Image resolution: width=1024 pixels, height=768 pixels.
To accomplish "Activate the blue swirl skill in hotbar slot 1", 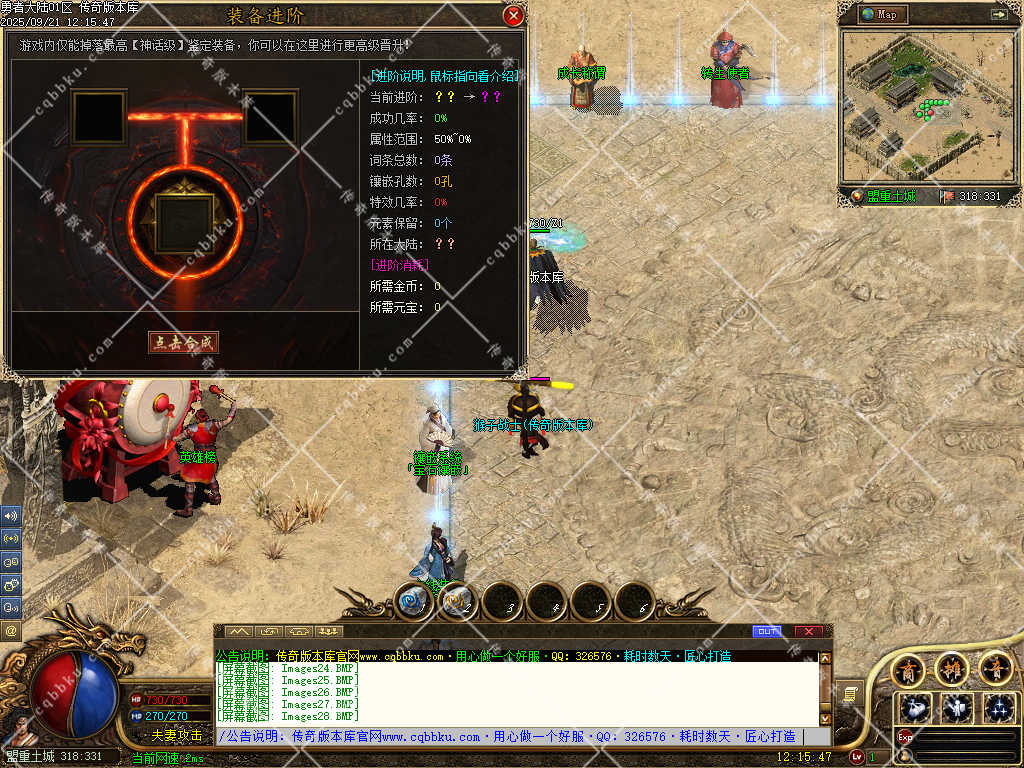I will pyautogui.click(x=413, y=601).
